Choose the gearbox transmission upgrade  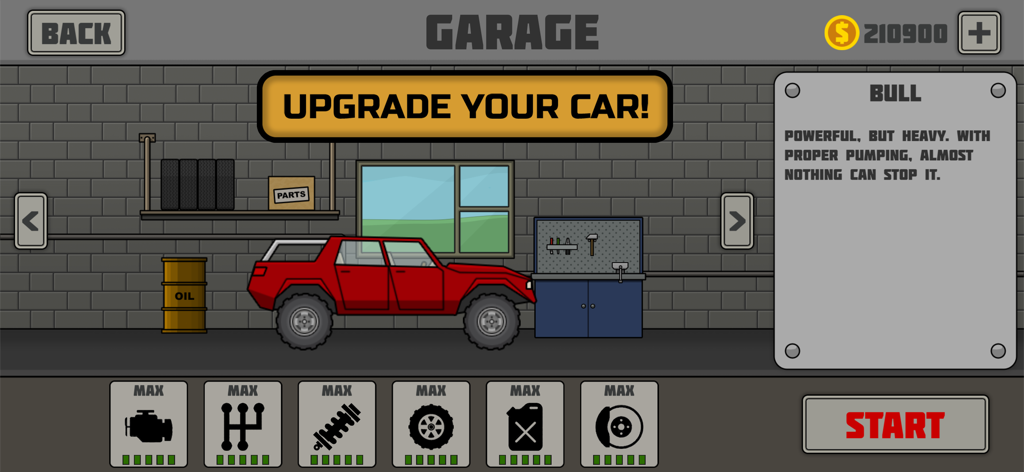click(243, 424)
